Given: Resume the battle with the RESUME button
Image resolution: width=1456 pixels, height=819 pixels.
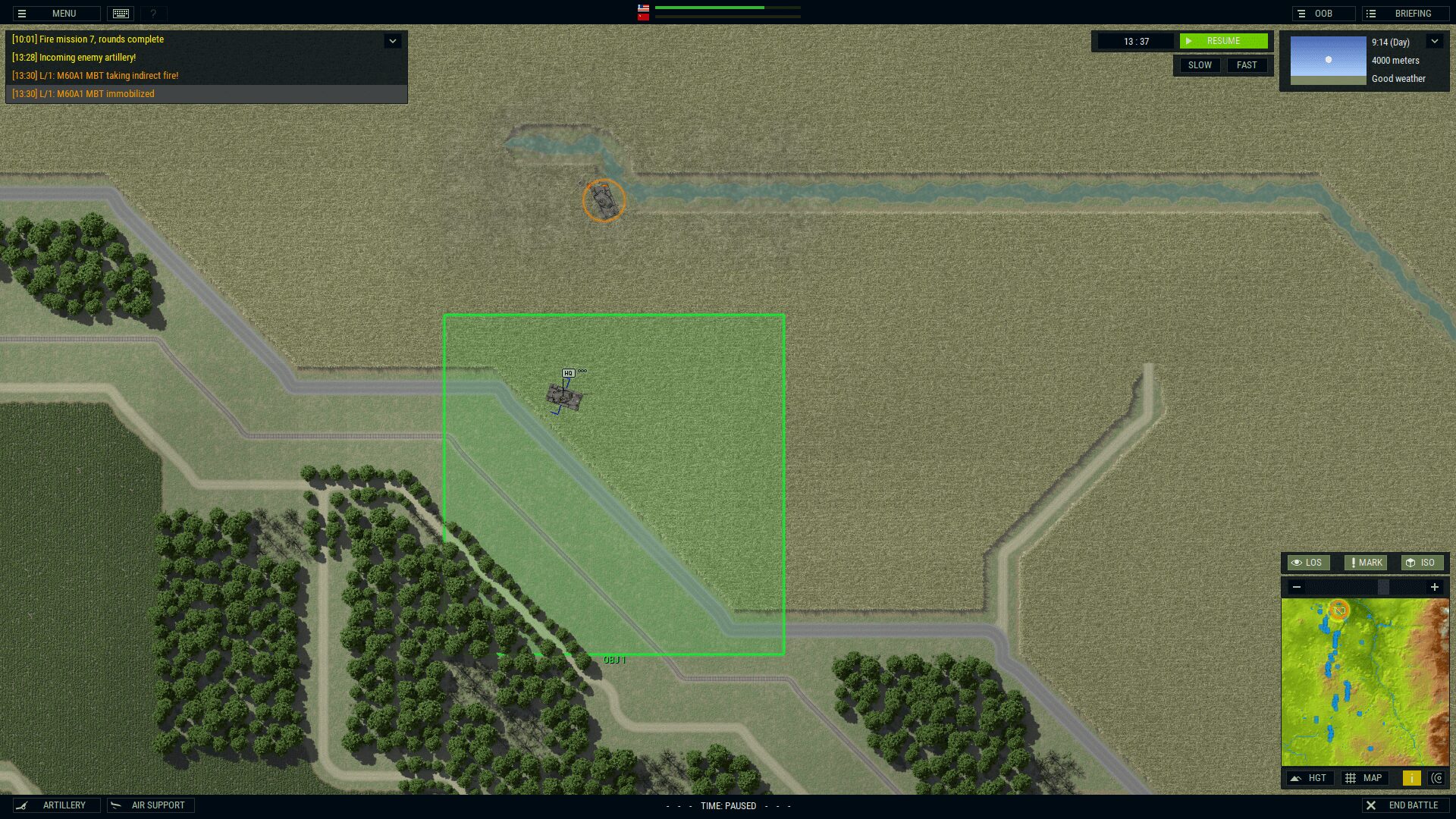Looking at the screenshot, I should (1222, 41).
